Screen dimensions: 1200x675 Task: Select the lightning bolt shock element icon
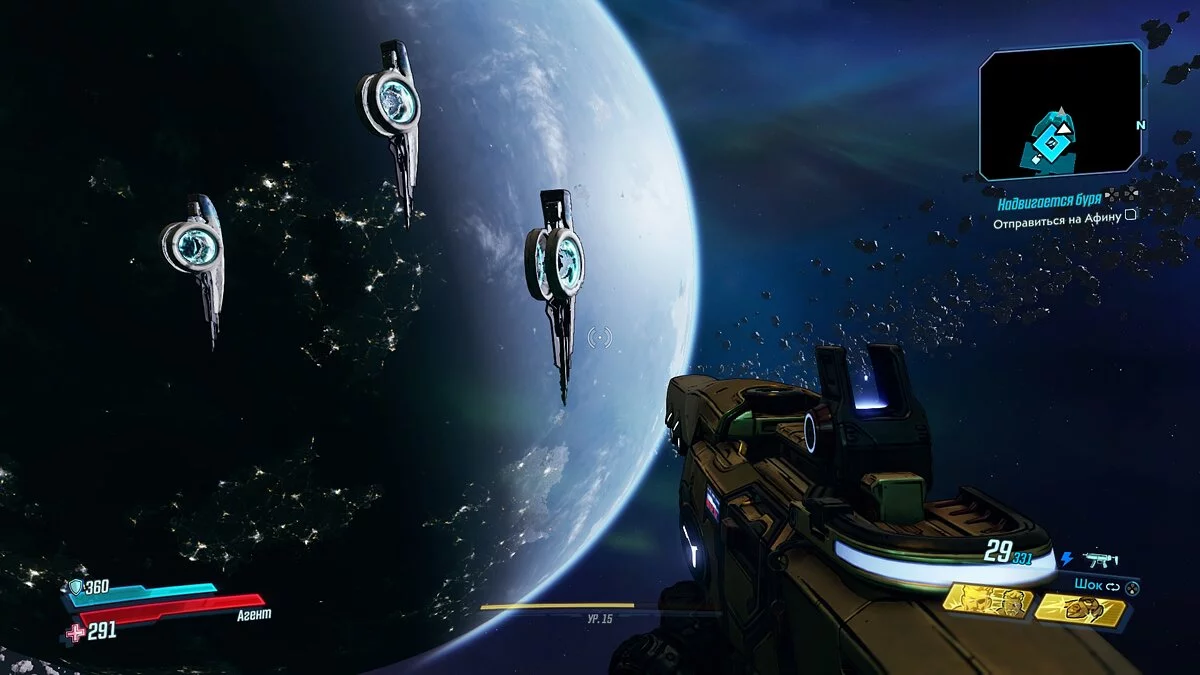1066,560
